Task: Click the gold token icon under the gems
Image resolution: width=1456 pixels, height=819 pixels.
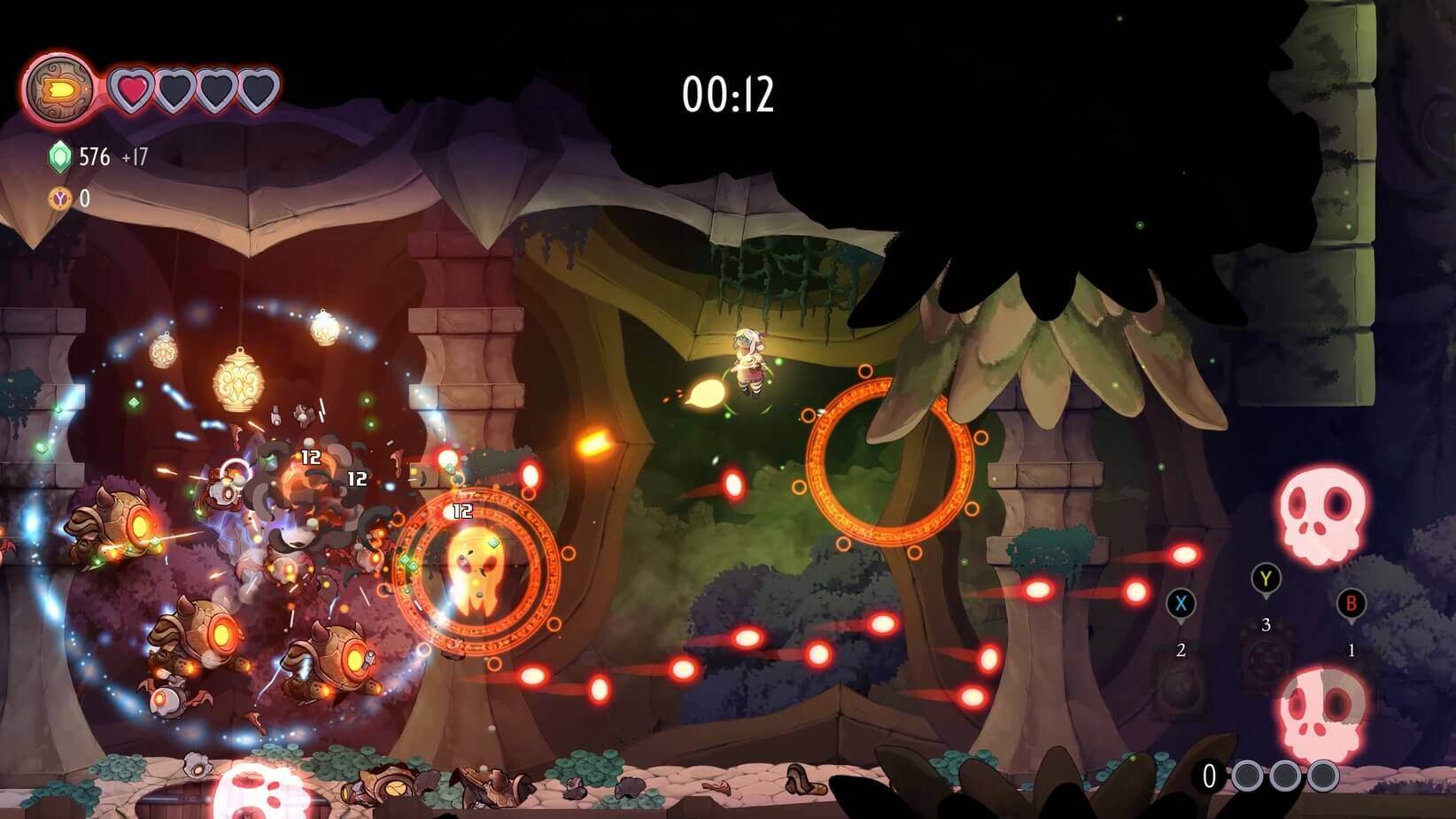Action: click(x=59, y=198)
